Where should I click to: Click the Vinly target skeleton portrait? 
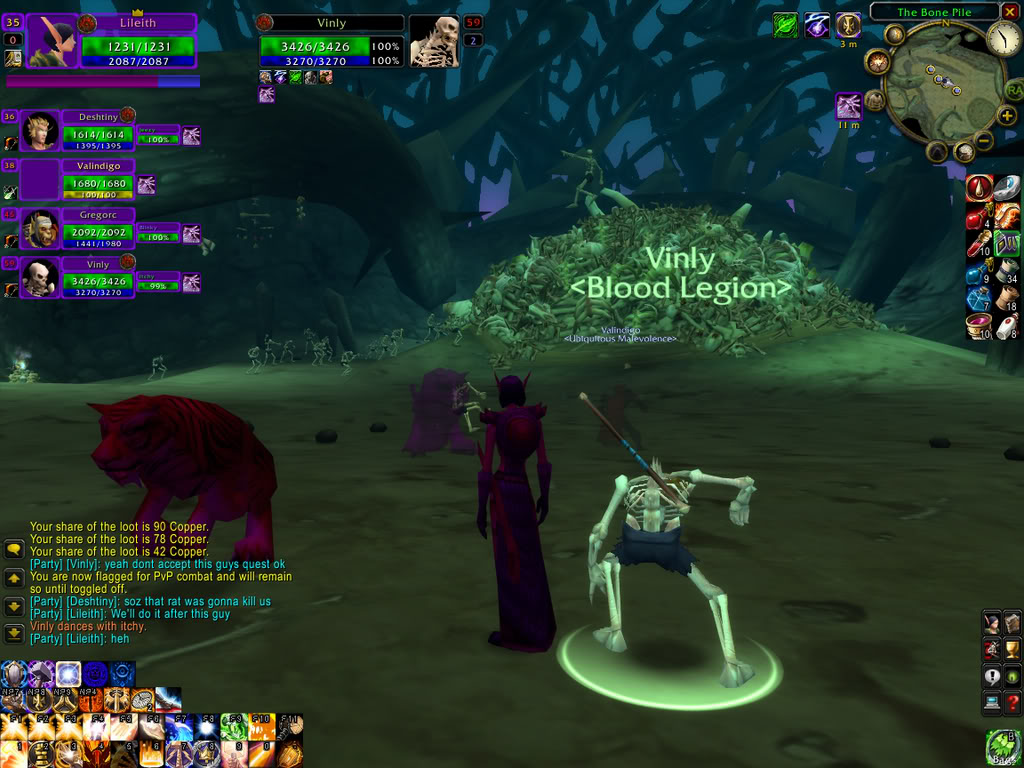pos(434,42)
